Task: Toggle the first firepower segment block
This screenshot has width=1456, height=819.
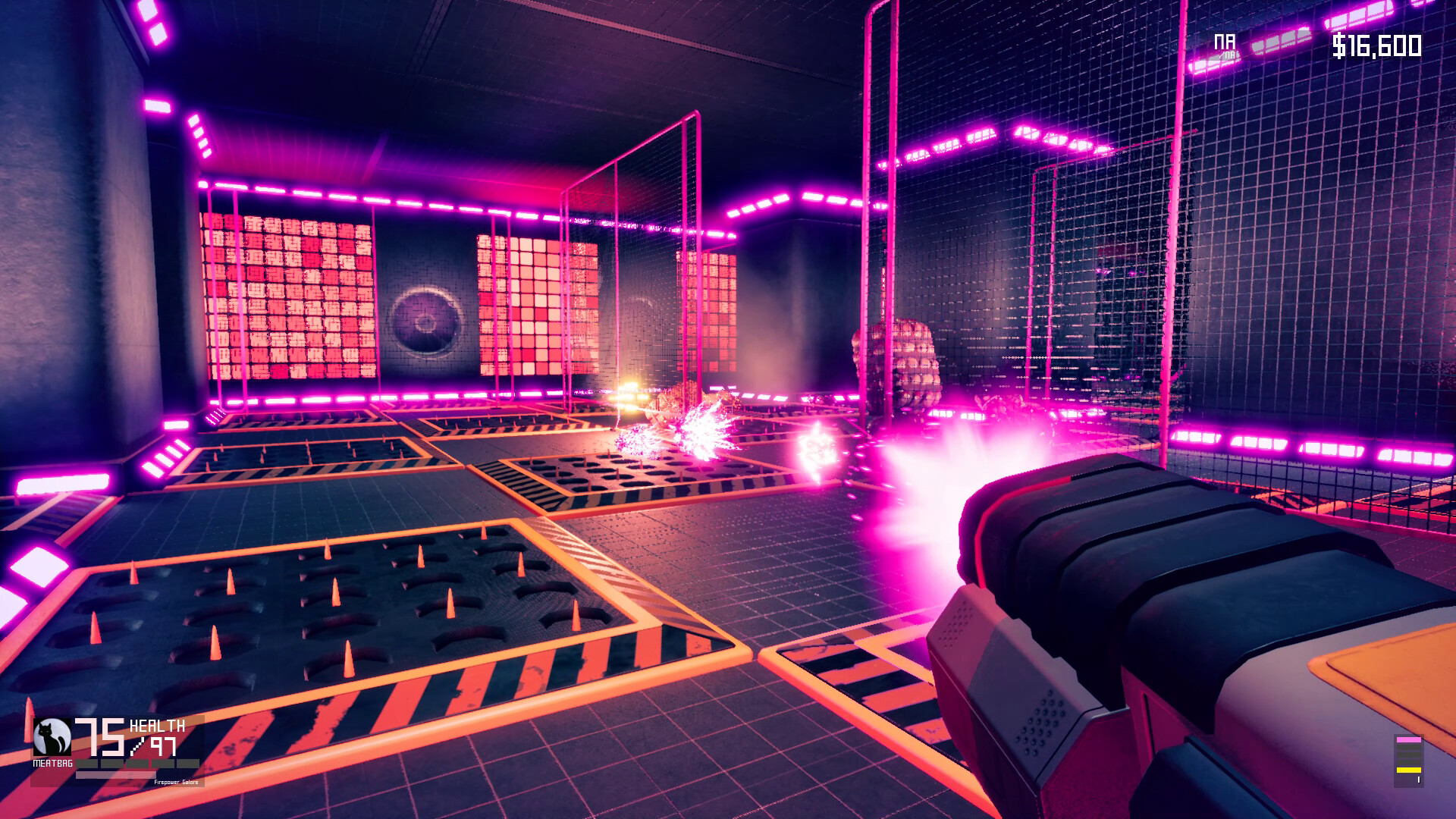Action: coord(86,763)
